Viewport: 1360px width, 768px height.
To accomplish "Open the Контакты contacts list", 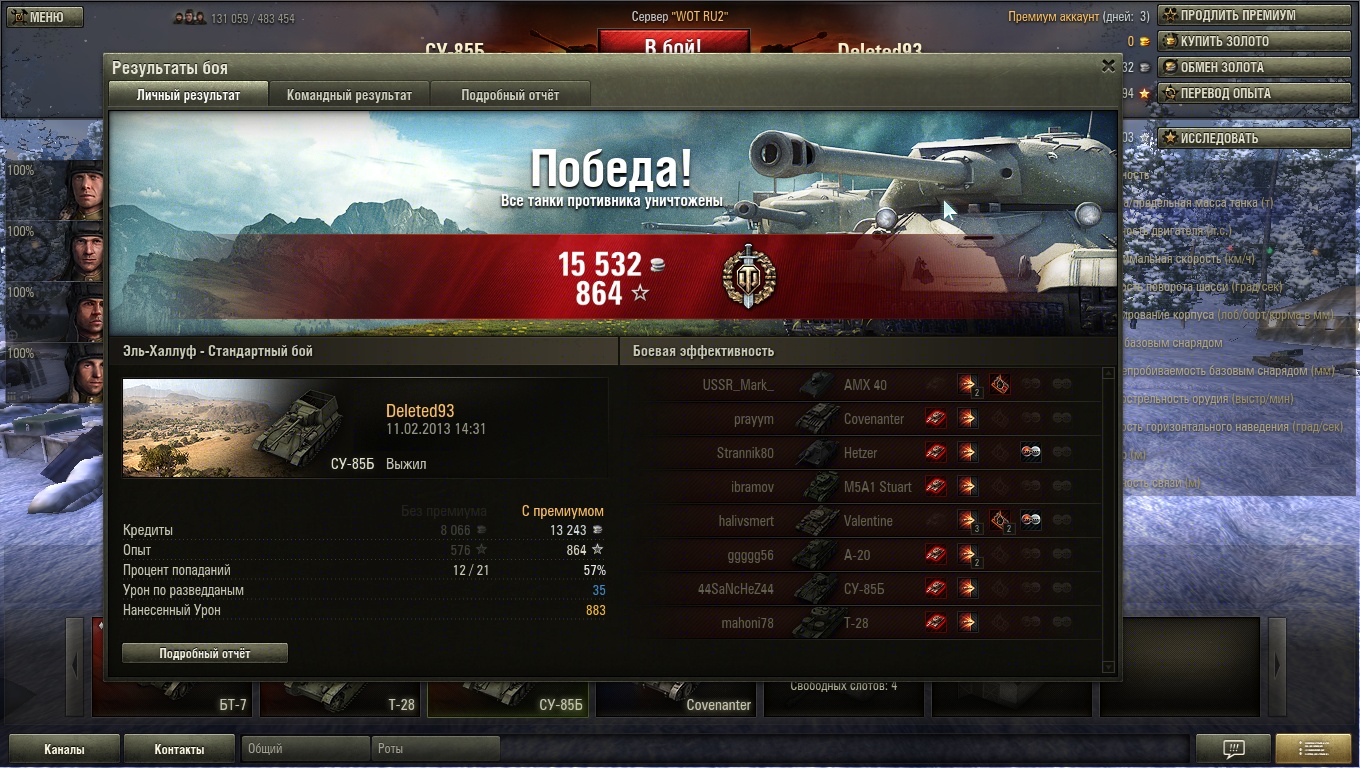I will [x=179, y=749].
